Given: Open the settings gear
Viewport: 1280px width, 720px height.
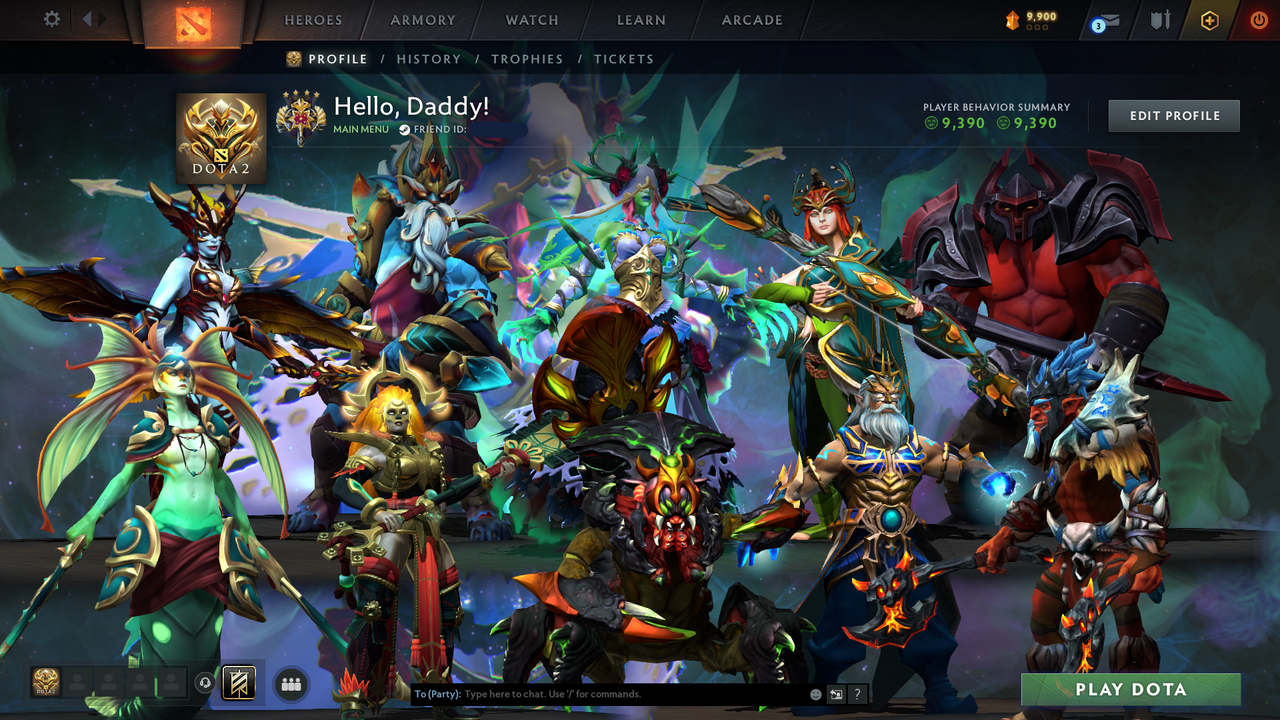Looking at the screenshot, I should point(53,18).
